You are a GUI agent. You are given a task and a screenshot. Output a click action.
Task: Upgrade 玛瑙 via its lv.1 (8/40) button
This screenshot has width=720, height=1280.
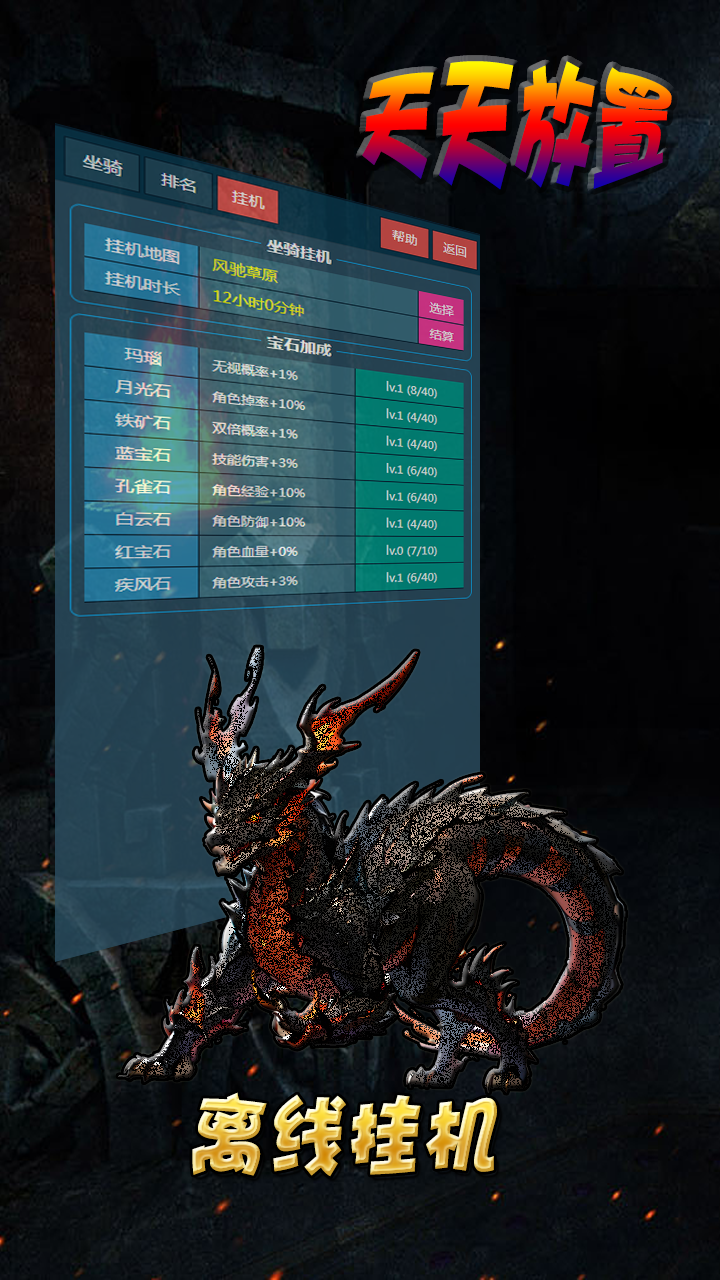(x=409, y=389)
